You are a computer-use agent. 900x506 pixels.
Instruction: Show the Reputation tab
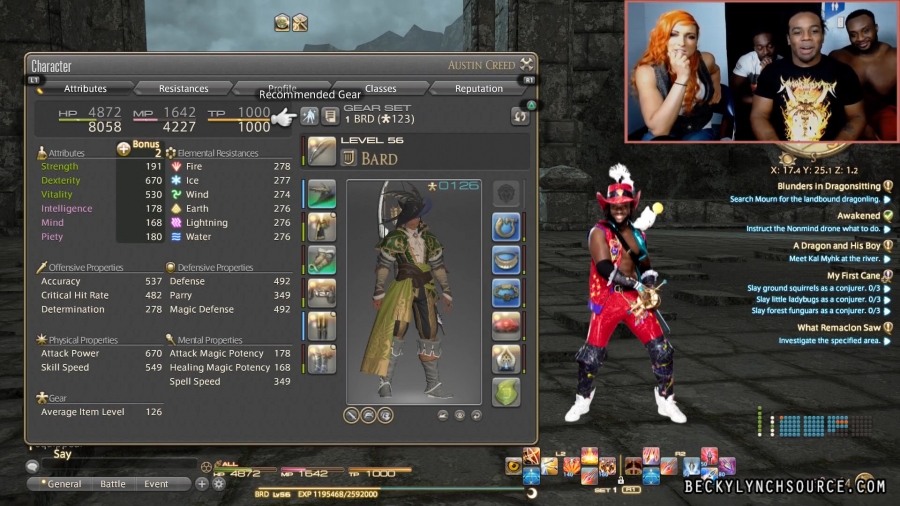tap(479, 89)
